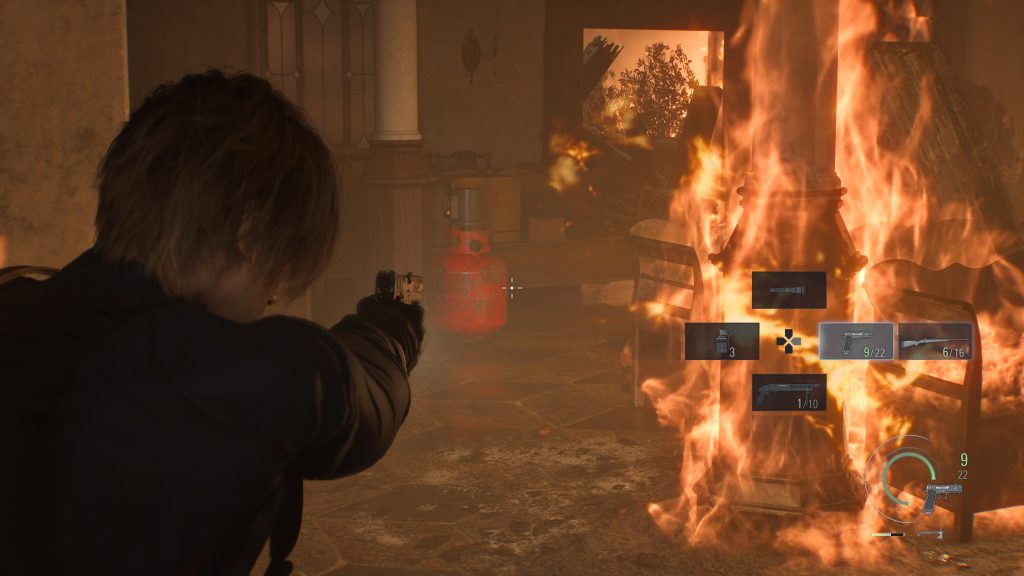The height and width of the screenshot is (576, 1024).
Task: Select the knife slot above the d-pad
Action: click(x=789, y=290)
